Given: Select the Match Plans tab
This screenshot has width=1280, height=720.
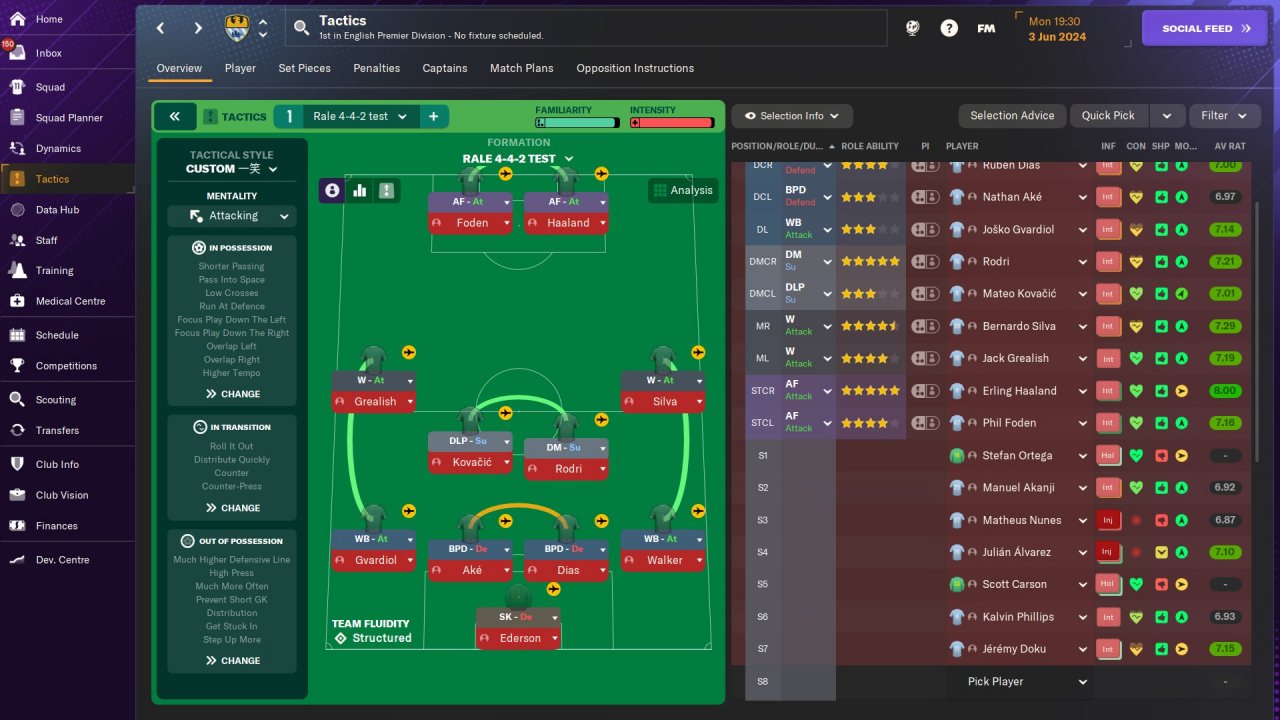Looking at the screenshot, I should 521,68.
